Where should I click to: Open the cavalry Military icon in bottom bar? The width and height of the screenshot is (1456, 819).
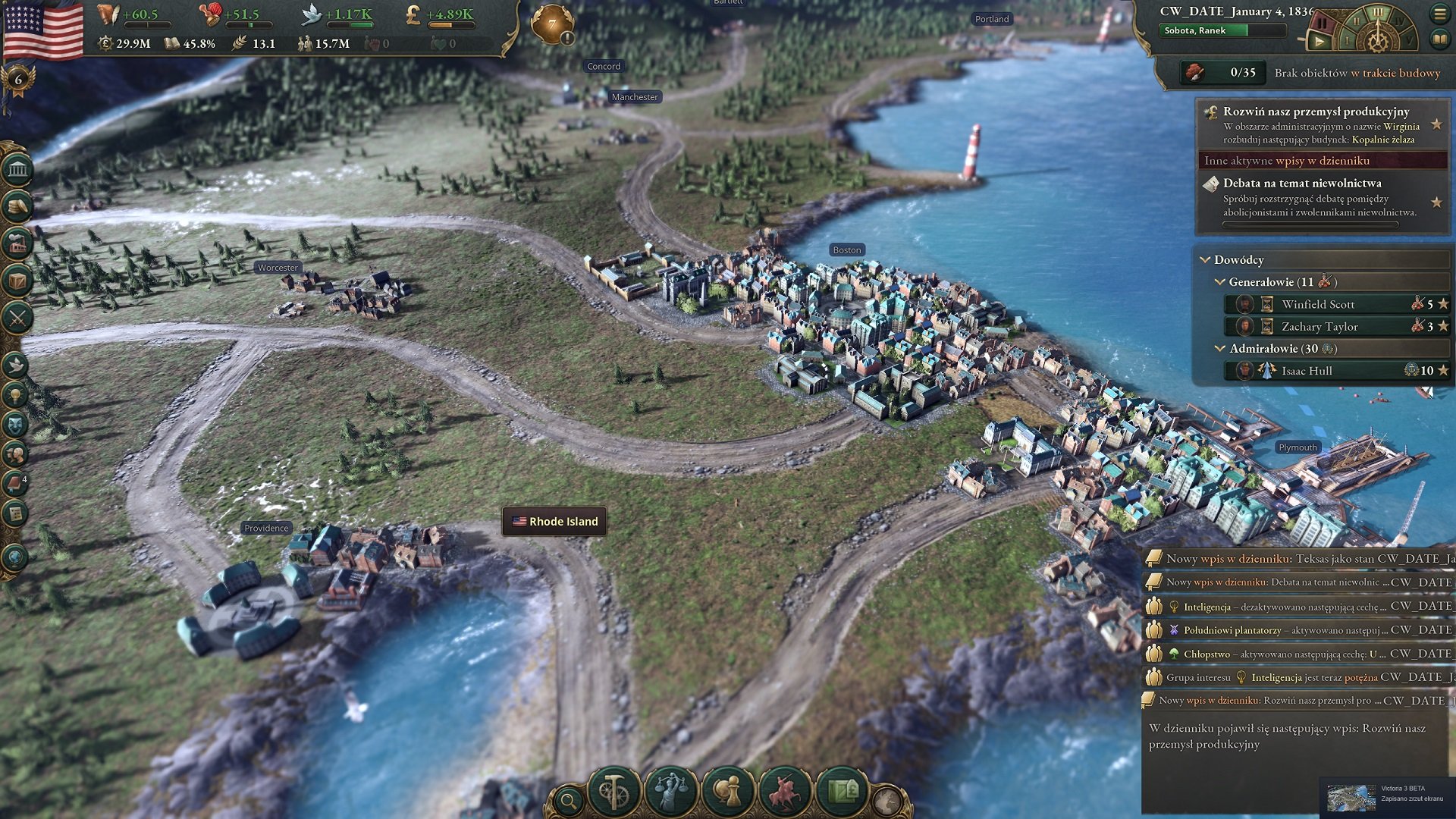[784, 791]
